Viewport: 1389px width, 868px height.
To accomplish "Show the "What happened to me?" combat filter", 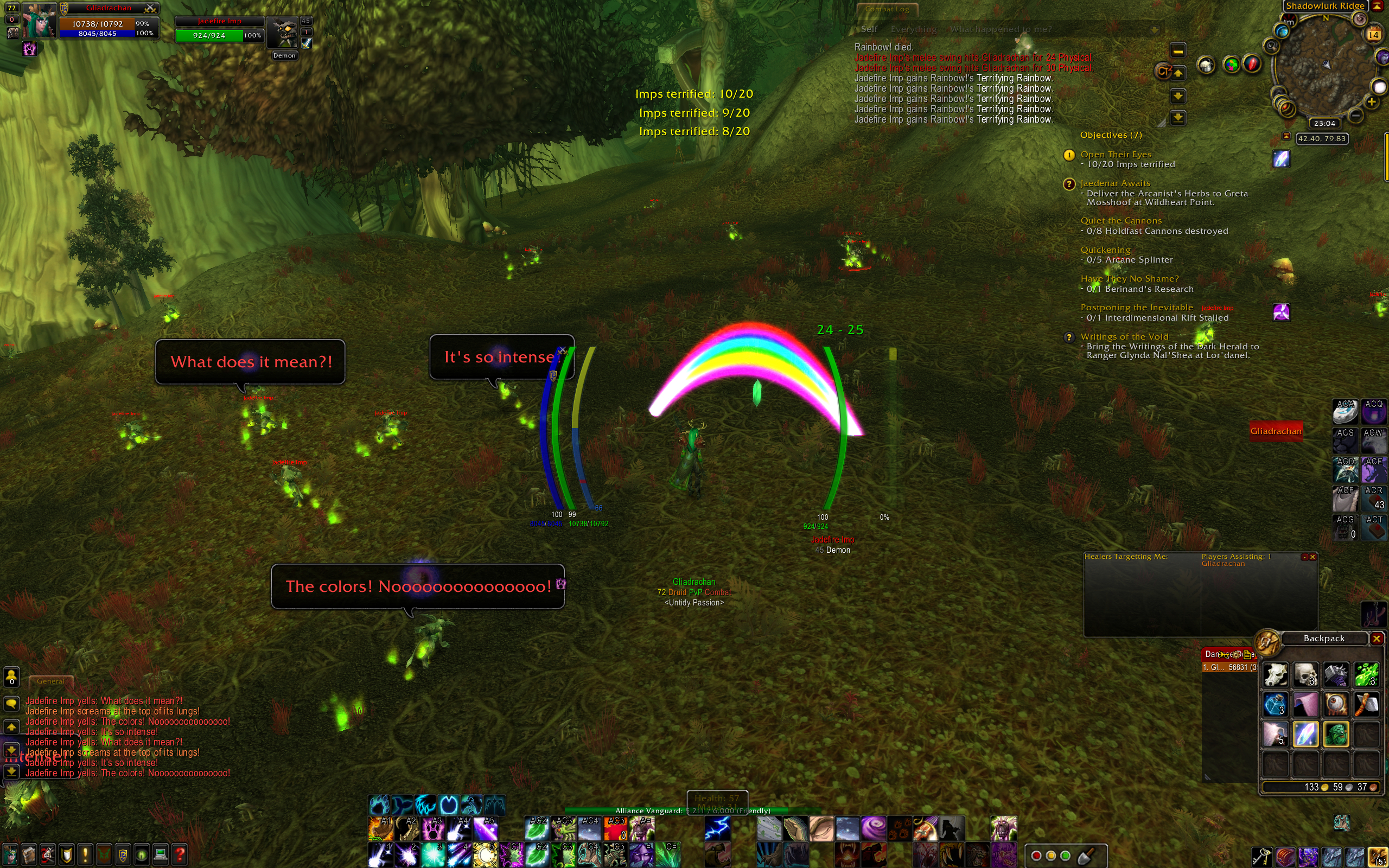I will click(x=1001, y=29).
